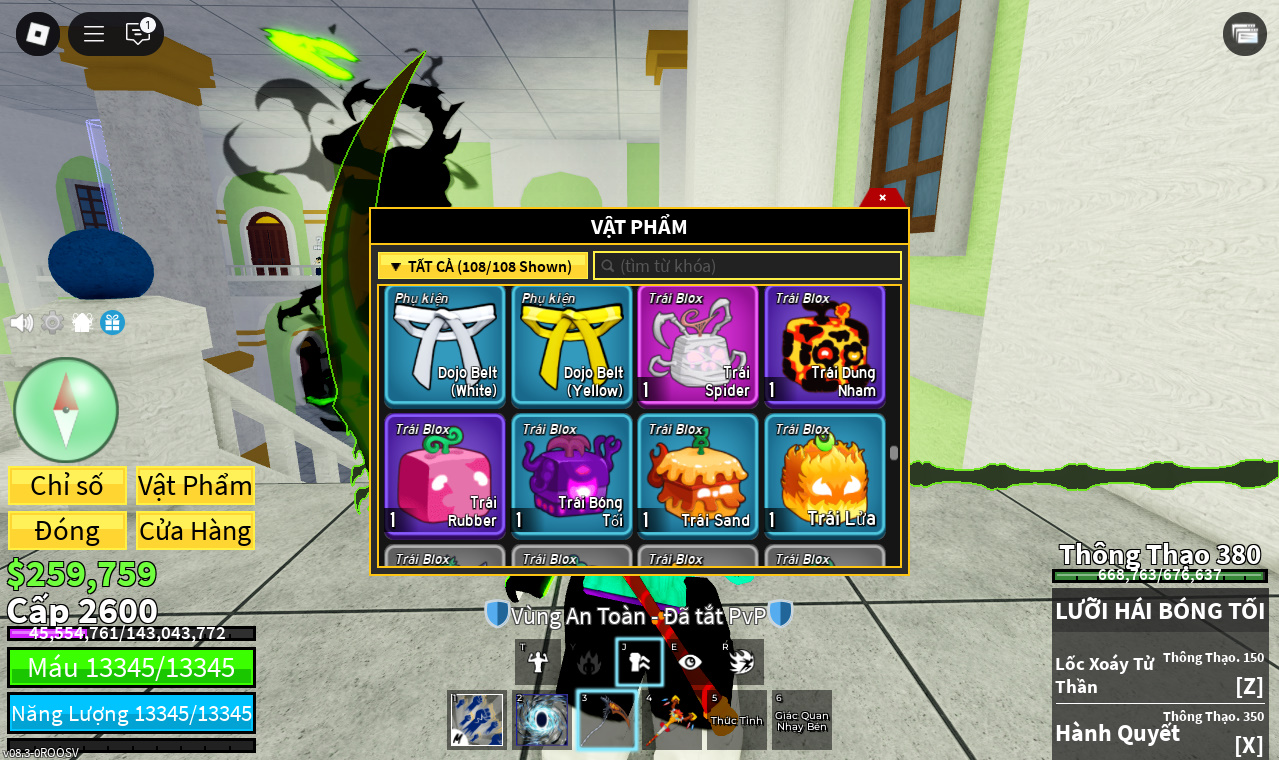Screen dimensions: 1279x760
Task: Open the blue gift box rewards
Action: point(112,323)
